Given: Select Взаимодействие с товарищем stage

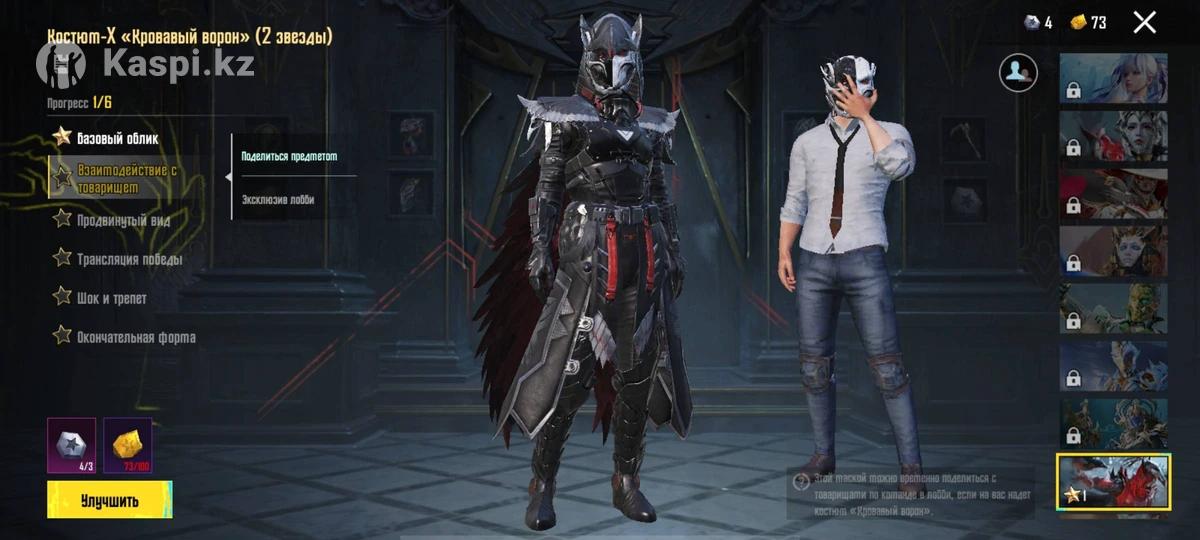Looking at the screenshot, I should pyautogui.click(x=126, y=178).
